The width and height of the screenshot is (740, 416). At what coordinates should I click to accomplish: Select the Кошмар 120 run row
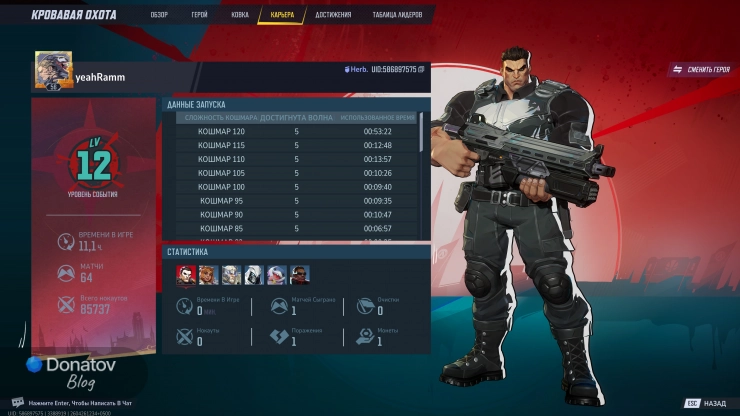point(296,131)
